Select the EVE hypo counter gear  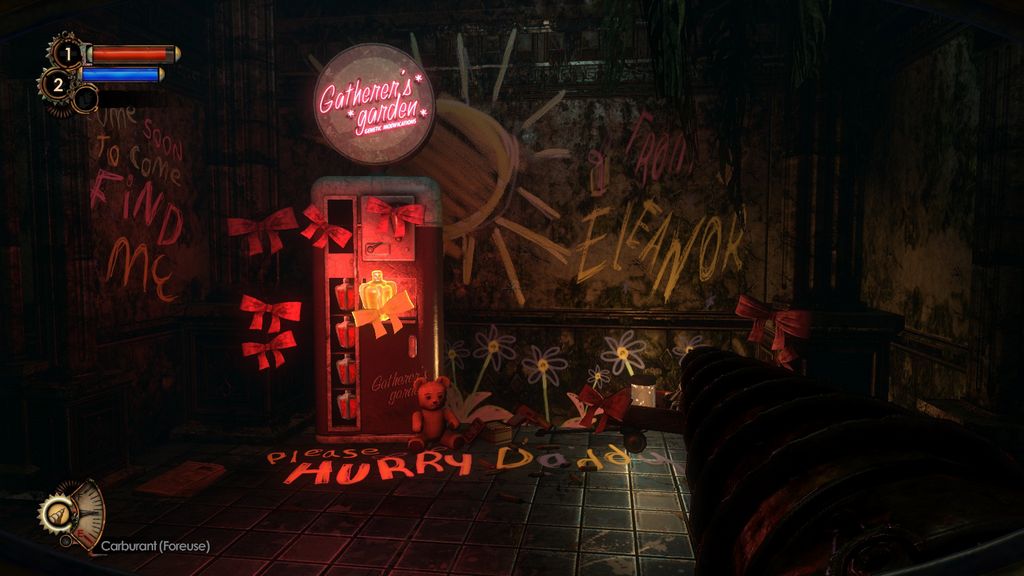[x=57, y=84]
